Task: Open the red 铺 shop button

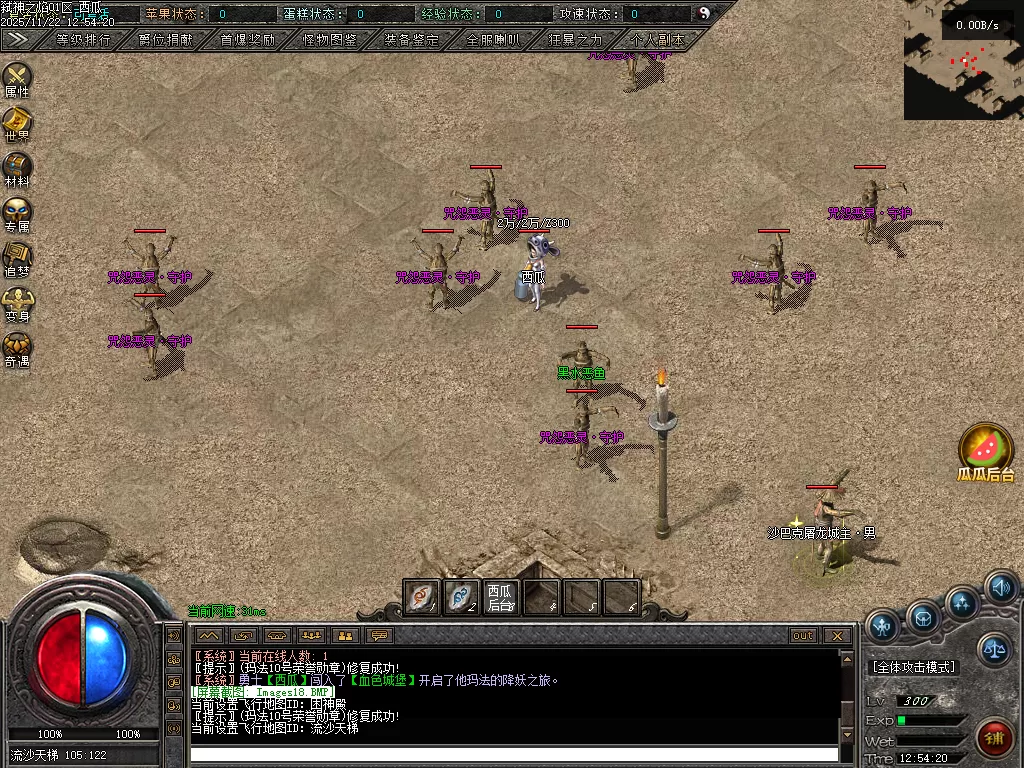Action: [994, 739]
